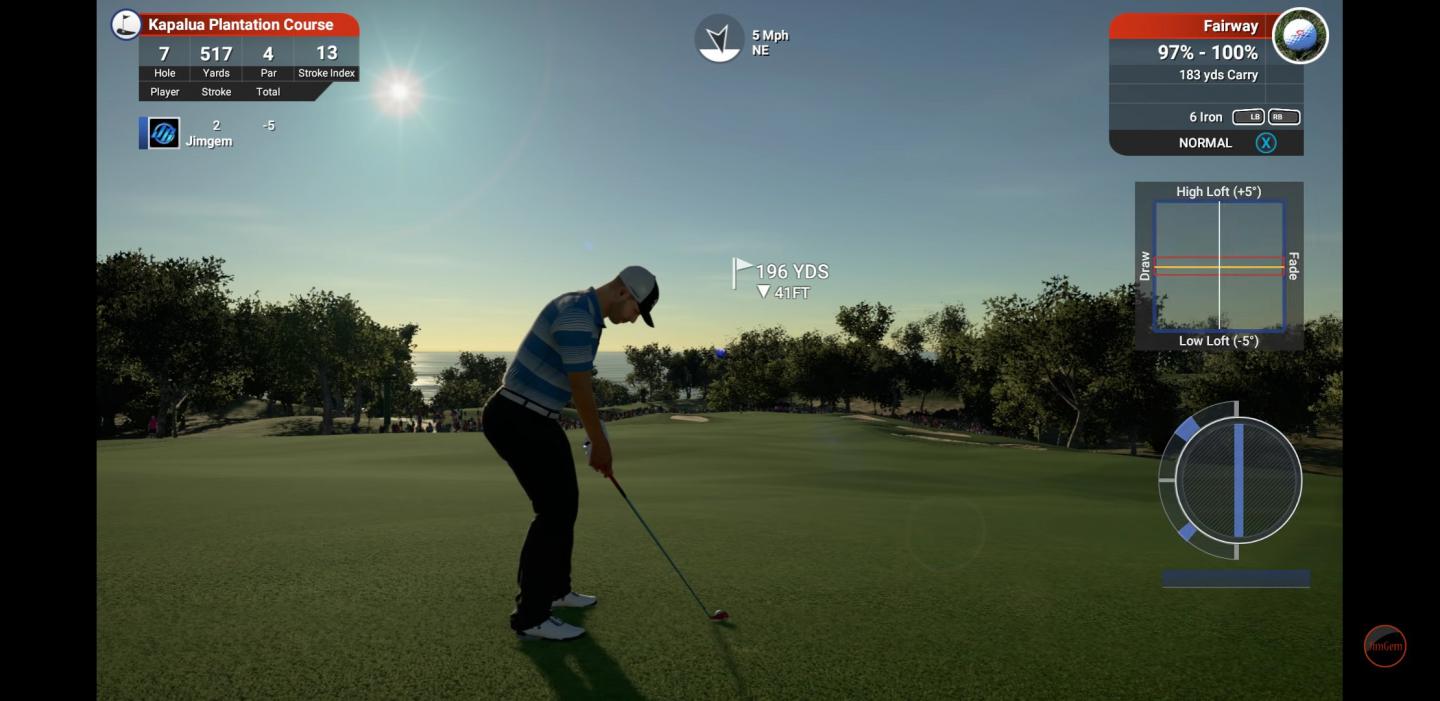Select the 6 Iron club label

pos(1205,117)
